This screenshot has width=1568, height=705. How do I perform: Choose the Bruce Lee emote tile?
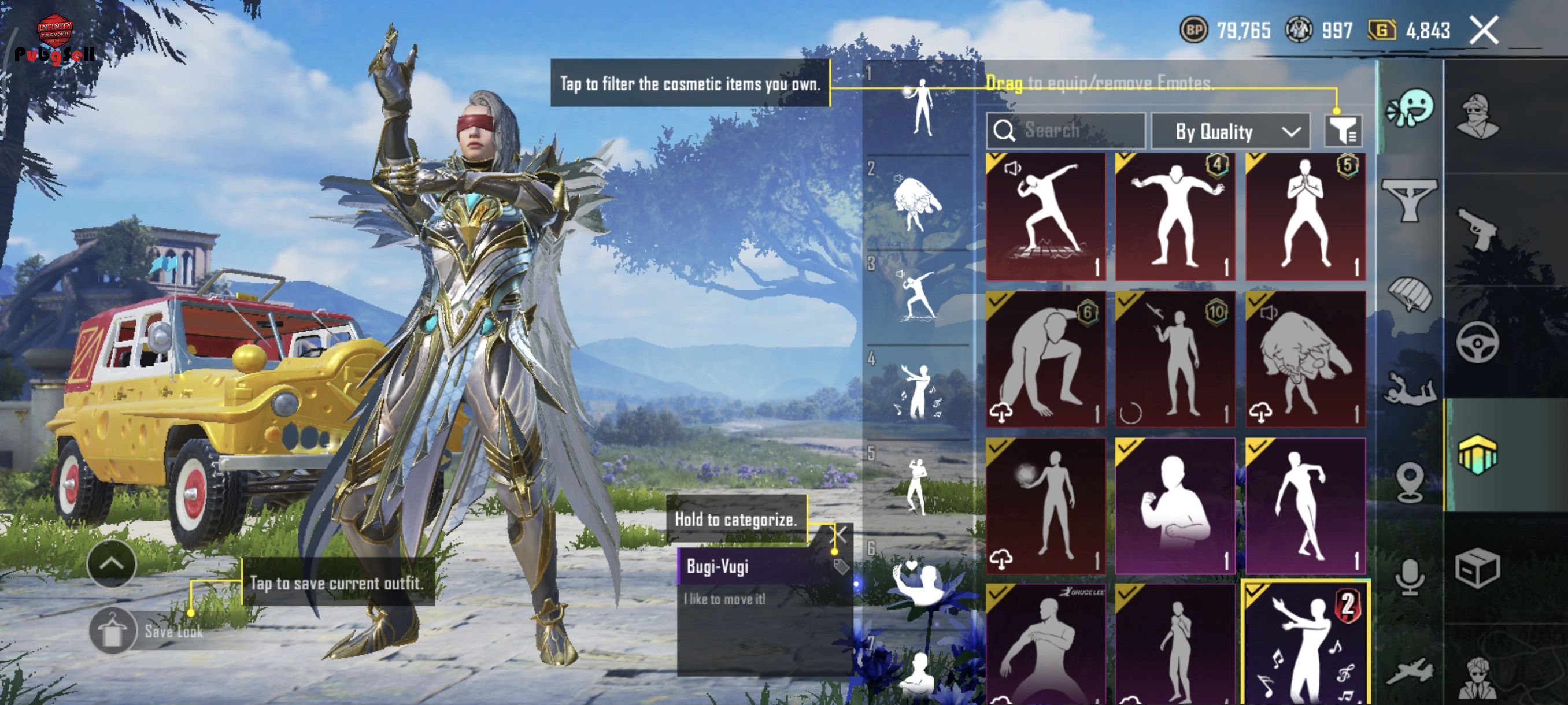click(x=1046, y=643)
